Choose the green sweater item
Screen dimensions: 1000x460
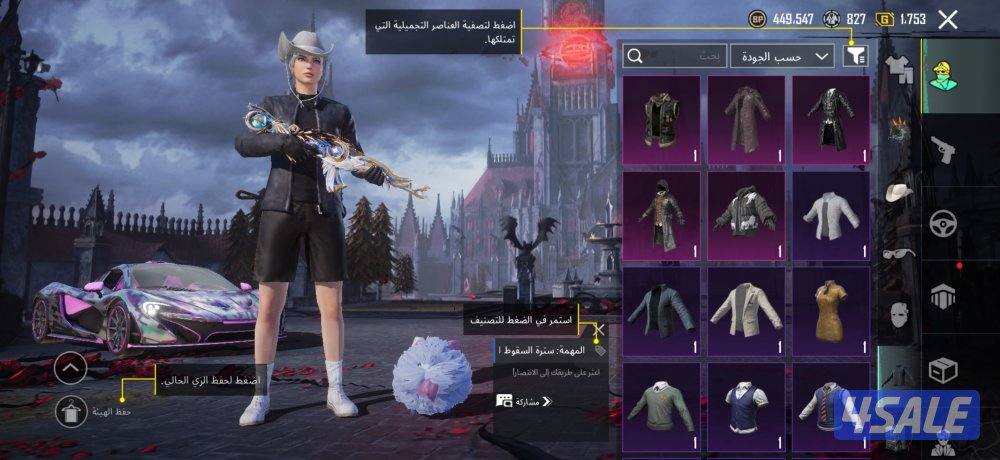tap(661, 405)
